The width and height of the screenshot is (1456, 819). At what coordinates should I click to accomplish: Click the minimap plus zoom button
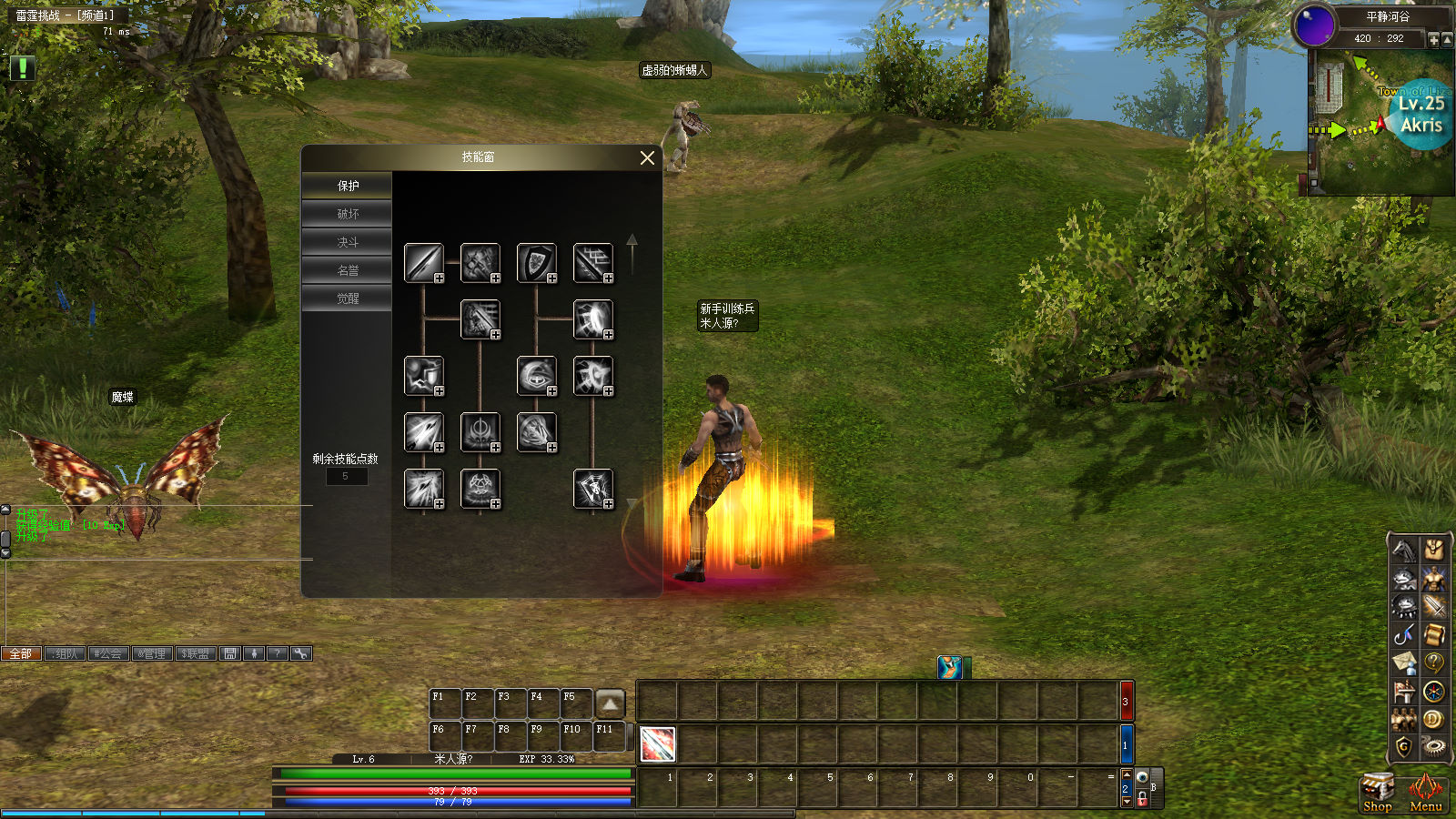(x=1433, y=39)
